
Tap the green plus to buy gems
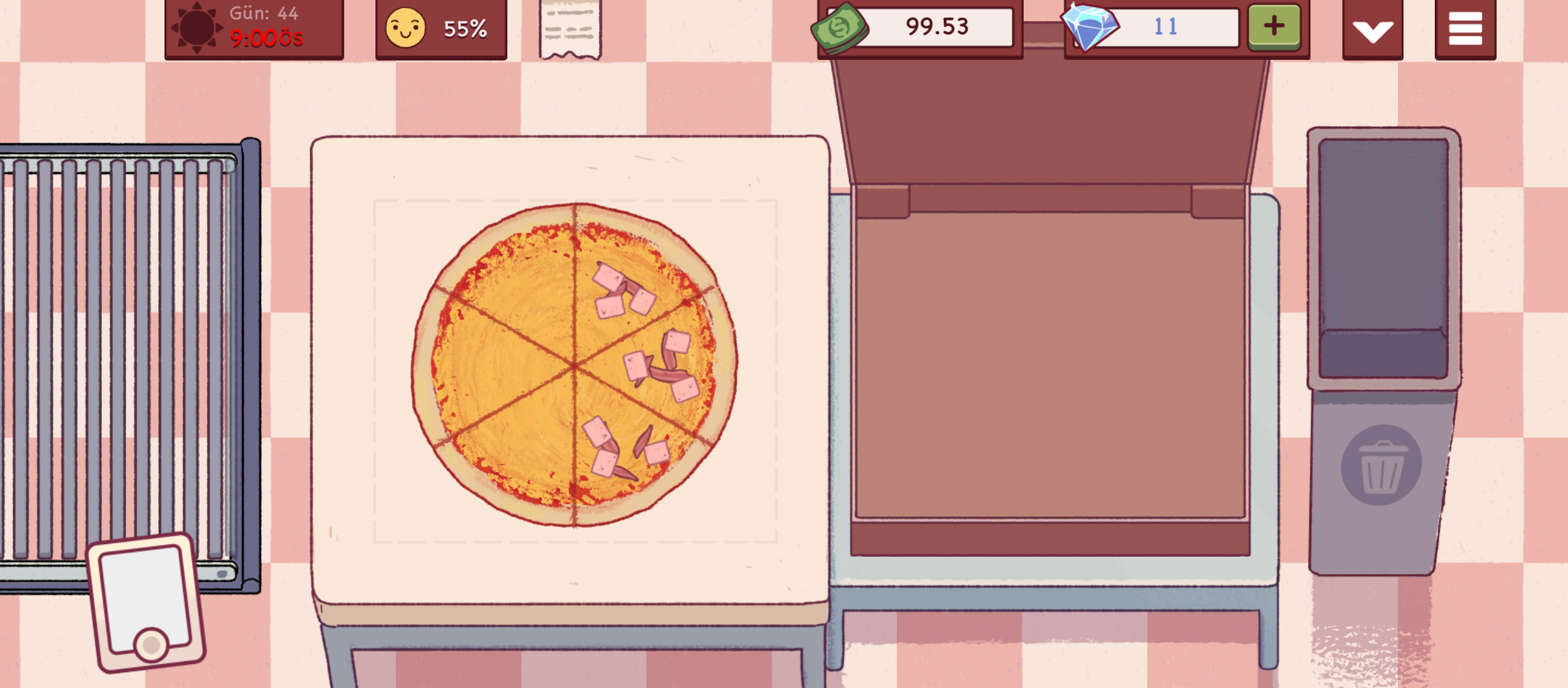[x=1274, y=27]
